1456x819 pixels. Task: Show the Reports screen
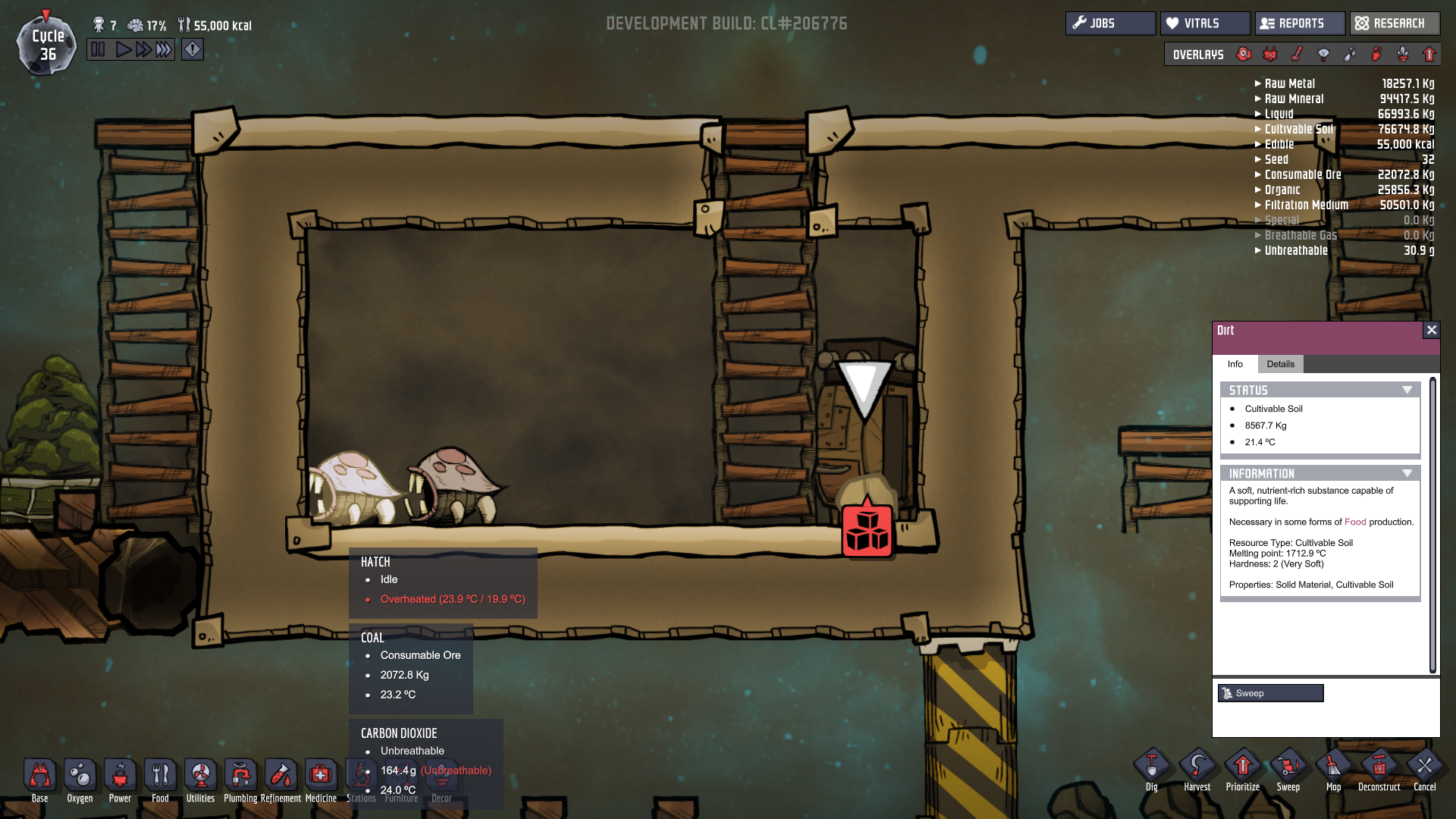pos(1300,24)
